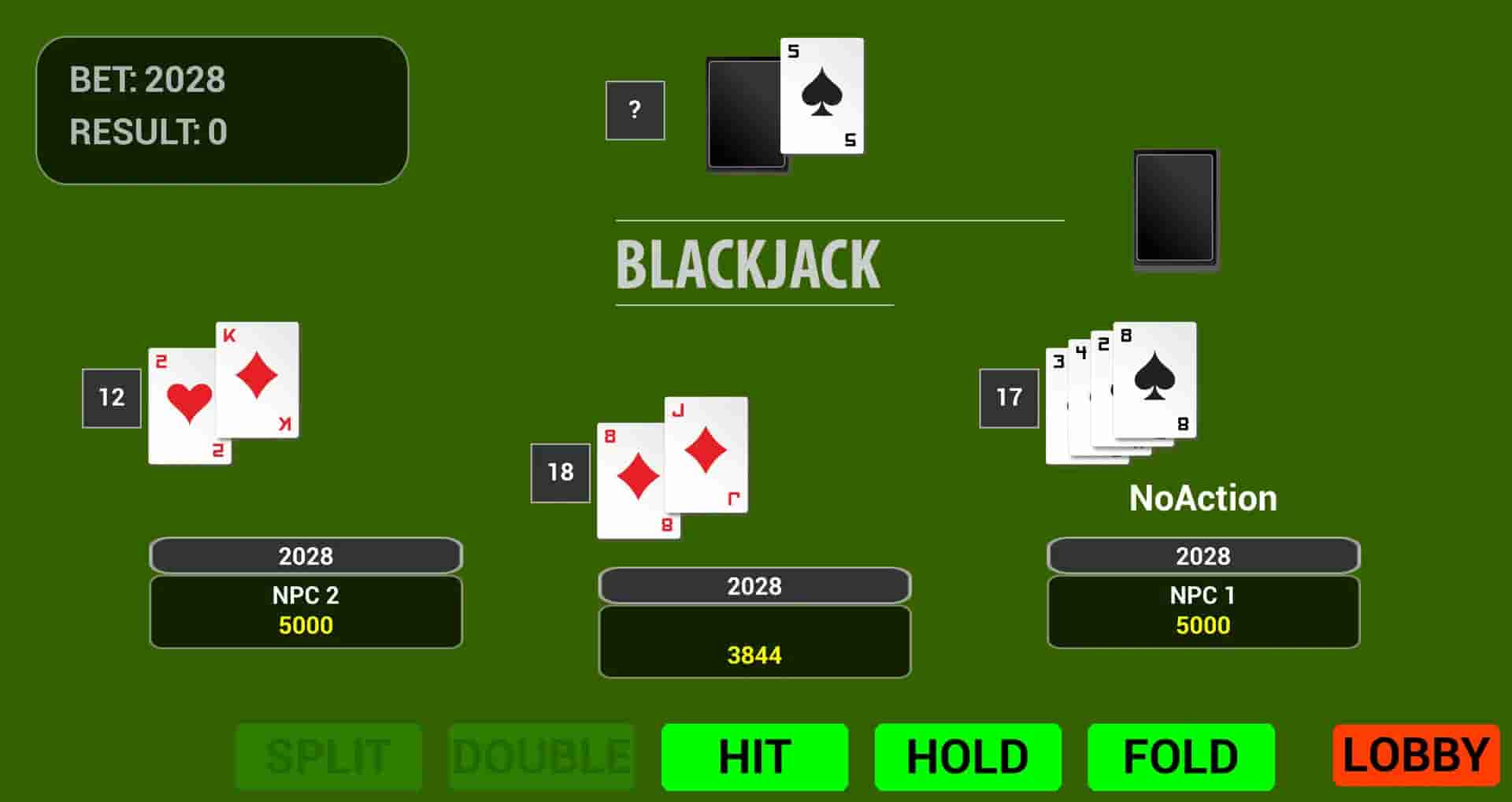This screenshot has height=802, width=1512.
Task: Click the question mark marker beside the dealer cards
Action: click(635, 110)
